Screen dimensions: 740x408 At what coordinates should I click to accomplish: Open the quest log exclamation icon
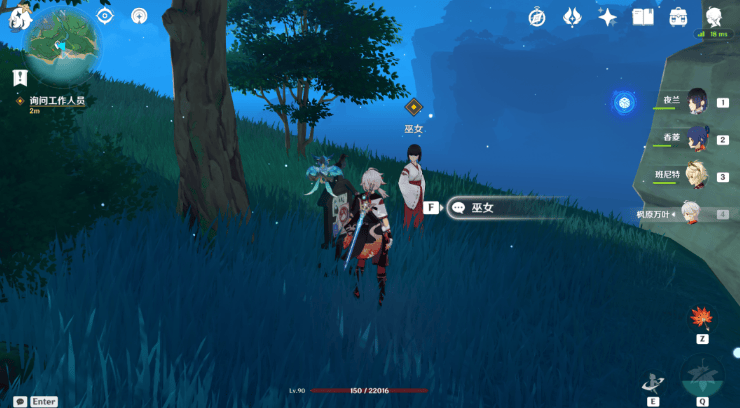19,77
